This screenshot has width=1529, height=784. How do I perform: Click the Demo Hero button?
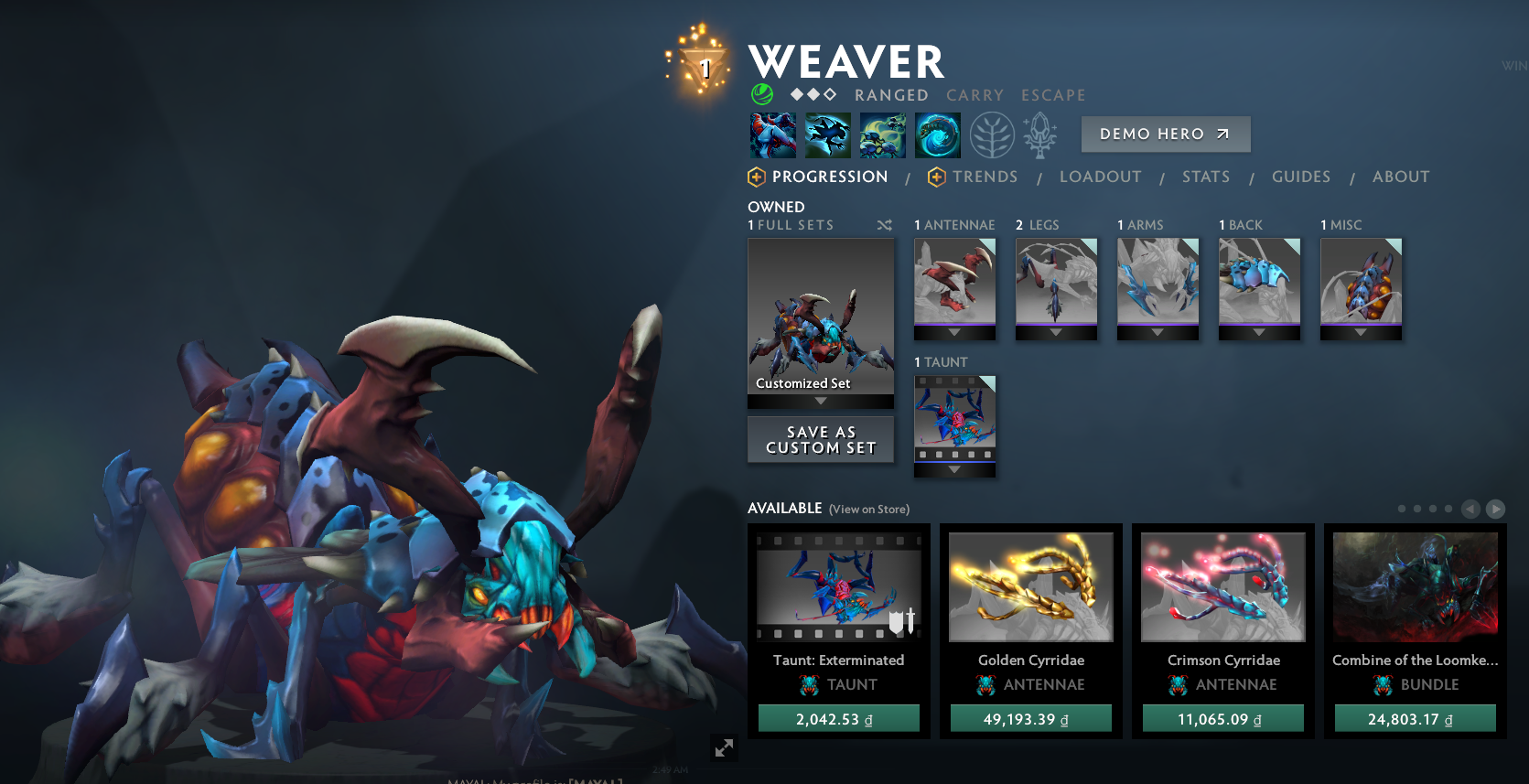coord(1165,134)
